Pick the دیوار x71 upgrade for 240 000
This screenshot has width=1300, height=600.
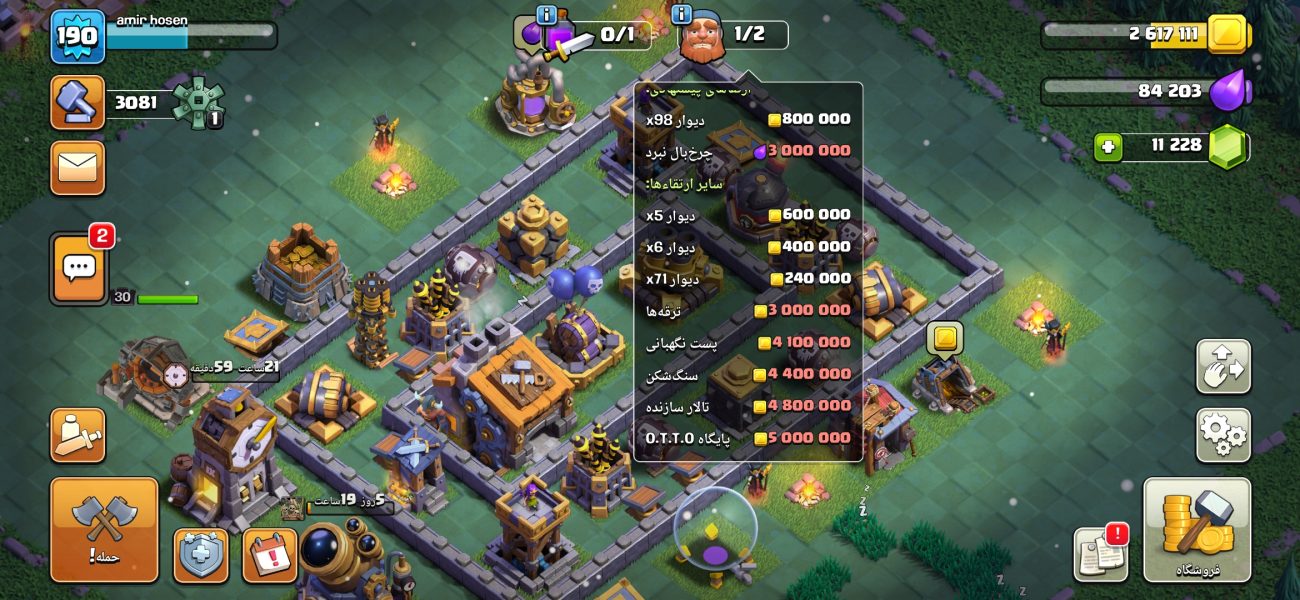pyautogui.click(x=748, y=278)
